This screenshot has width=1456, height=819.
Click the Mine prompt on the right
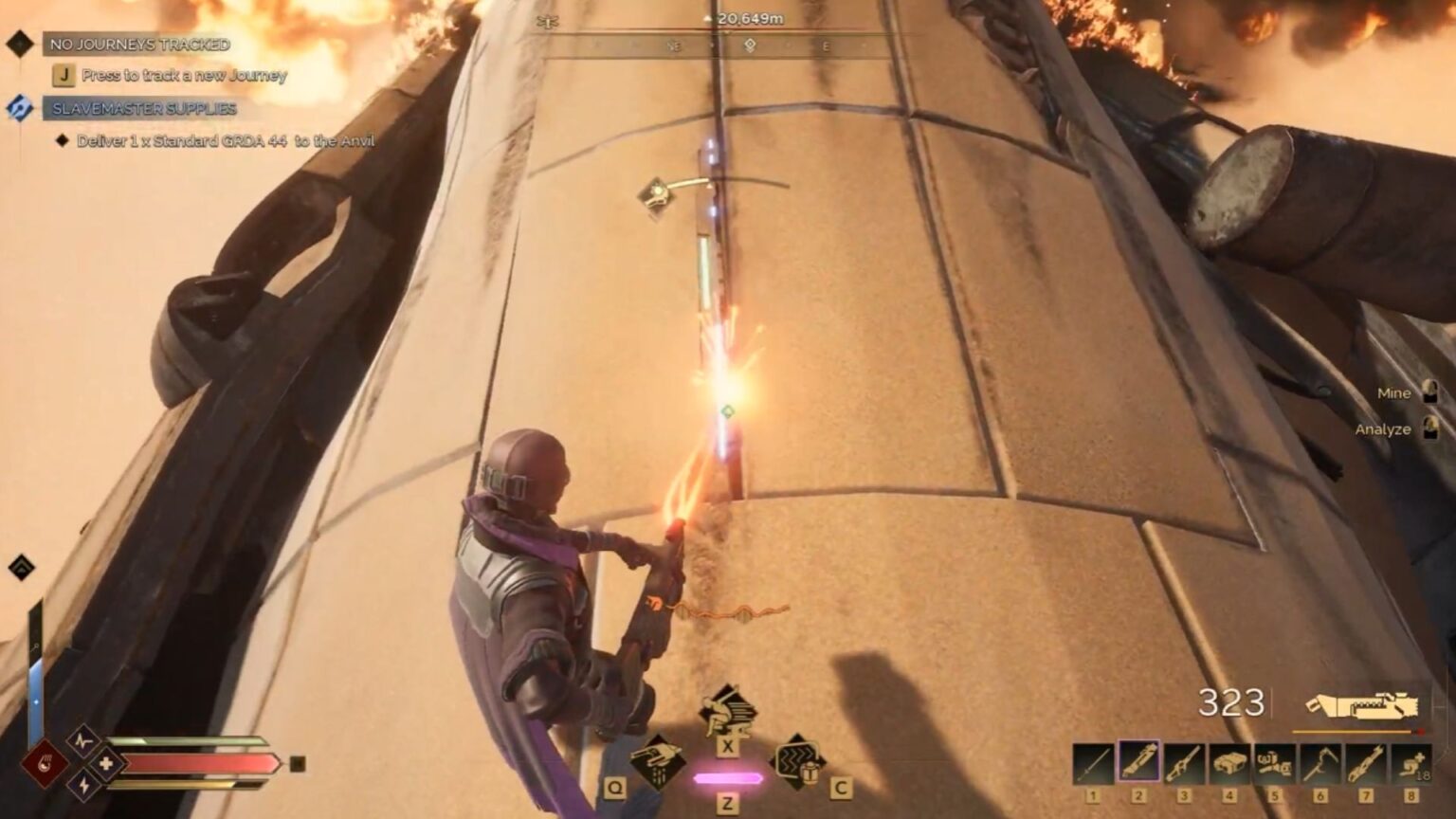click(x=1392, y=392)
